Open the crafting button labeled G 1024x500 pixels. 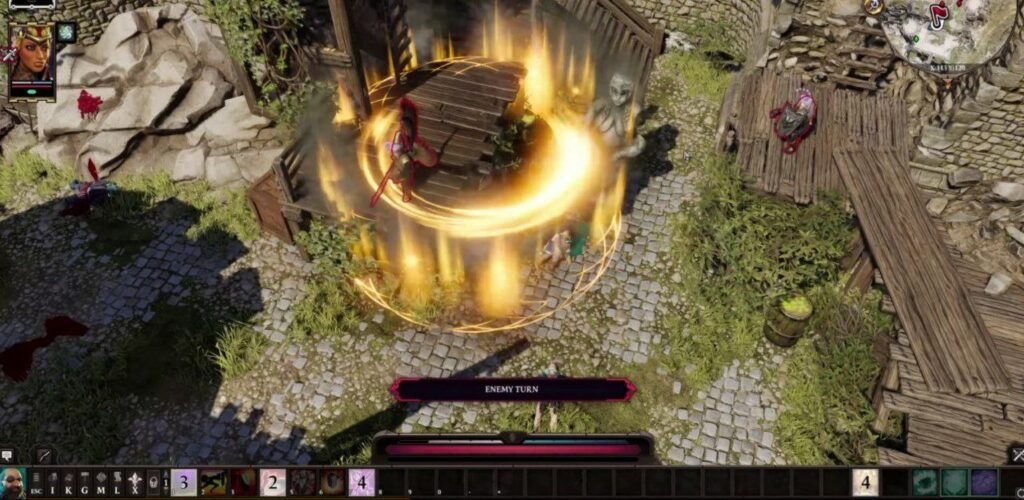click(x=85, y=482)
